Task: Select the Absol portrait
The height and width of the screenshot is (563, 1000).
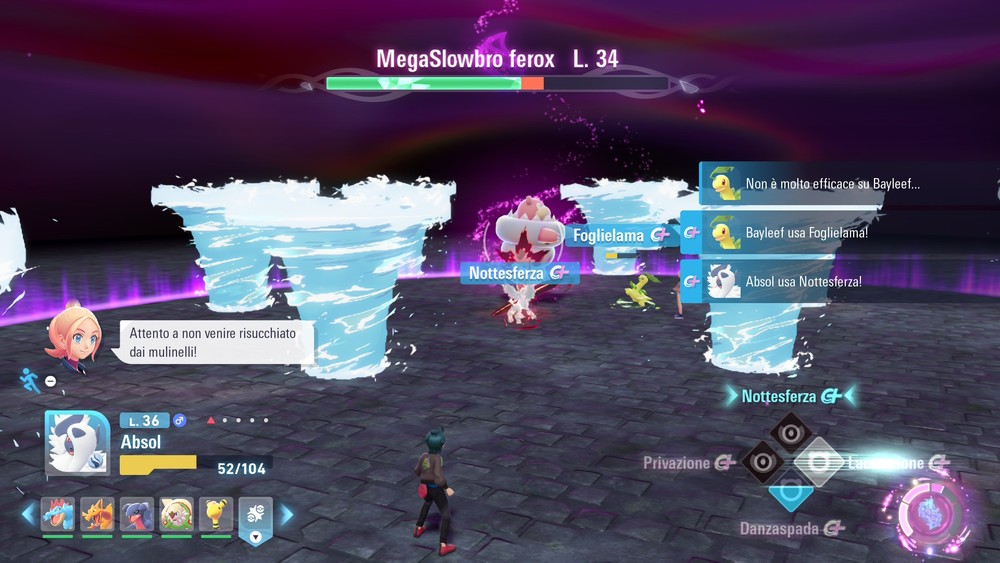Action: coord(77,442)
